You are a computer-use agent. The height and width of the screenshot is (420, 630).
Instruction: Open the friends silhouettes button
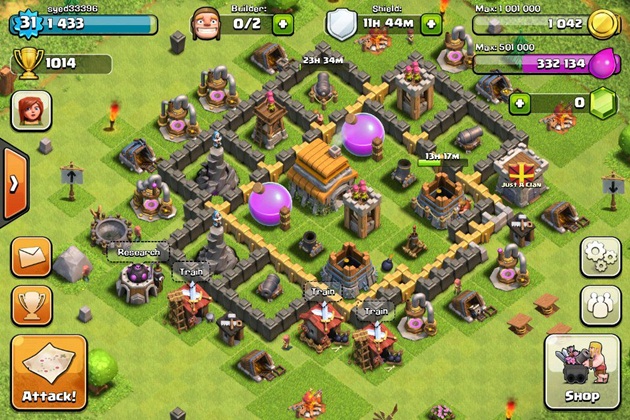click(x=601, y=303)
